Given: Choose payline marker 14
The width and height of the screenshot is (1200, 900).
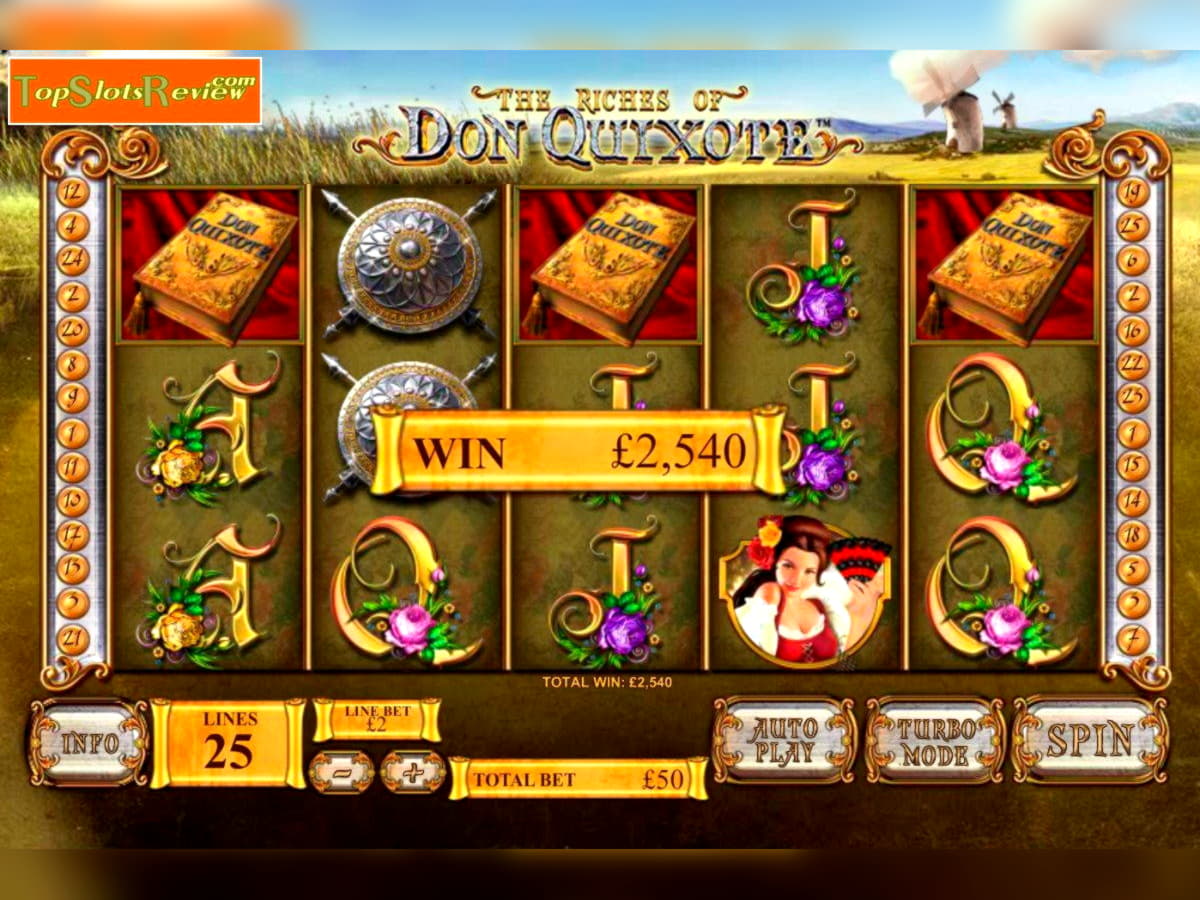Looking at the screenshot, I should click(x=1133, y=501).
